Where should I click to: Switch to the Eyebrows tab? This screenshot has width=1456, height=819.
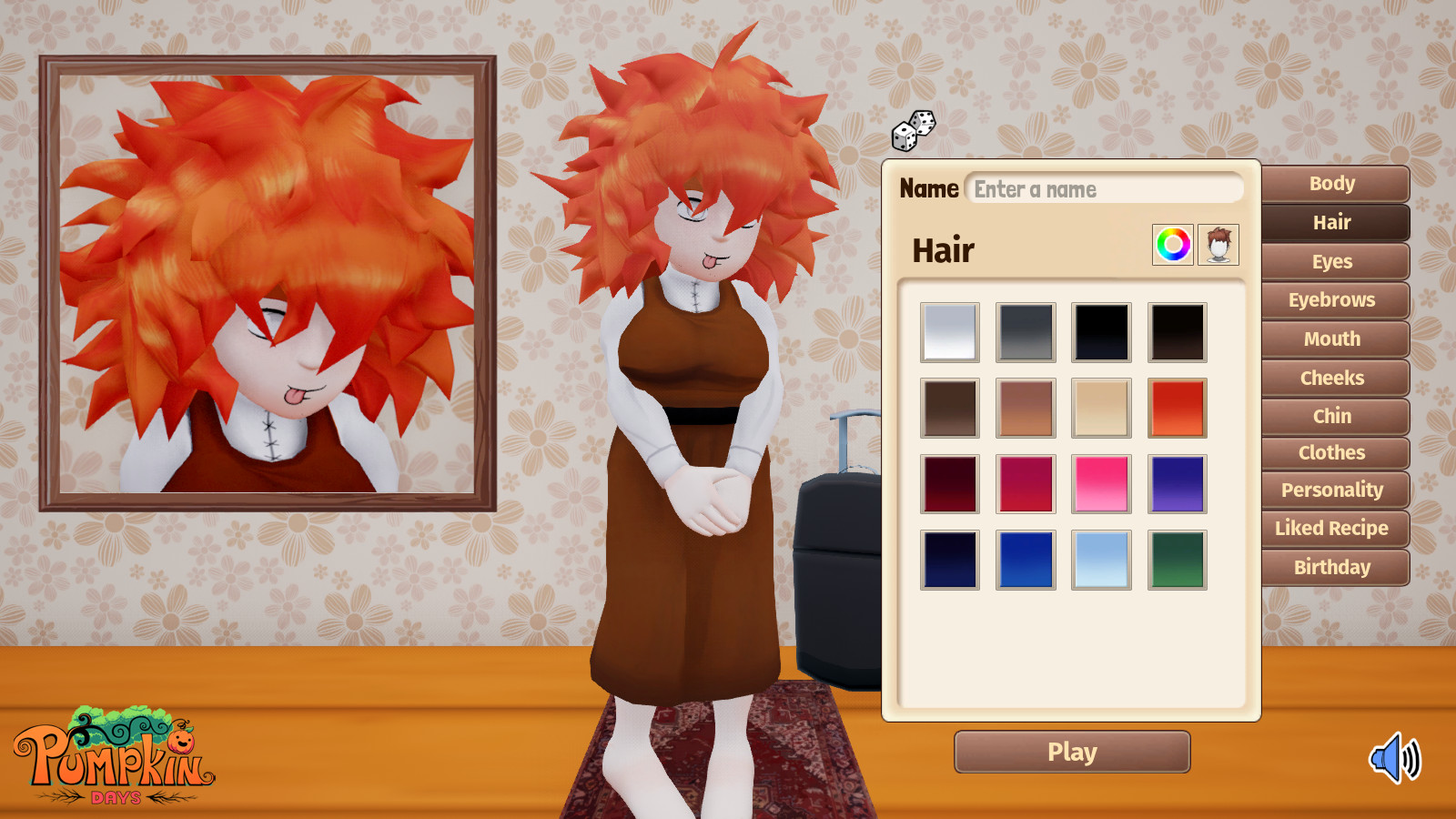[x=1333, y=299]
